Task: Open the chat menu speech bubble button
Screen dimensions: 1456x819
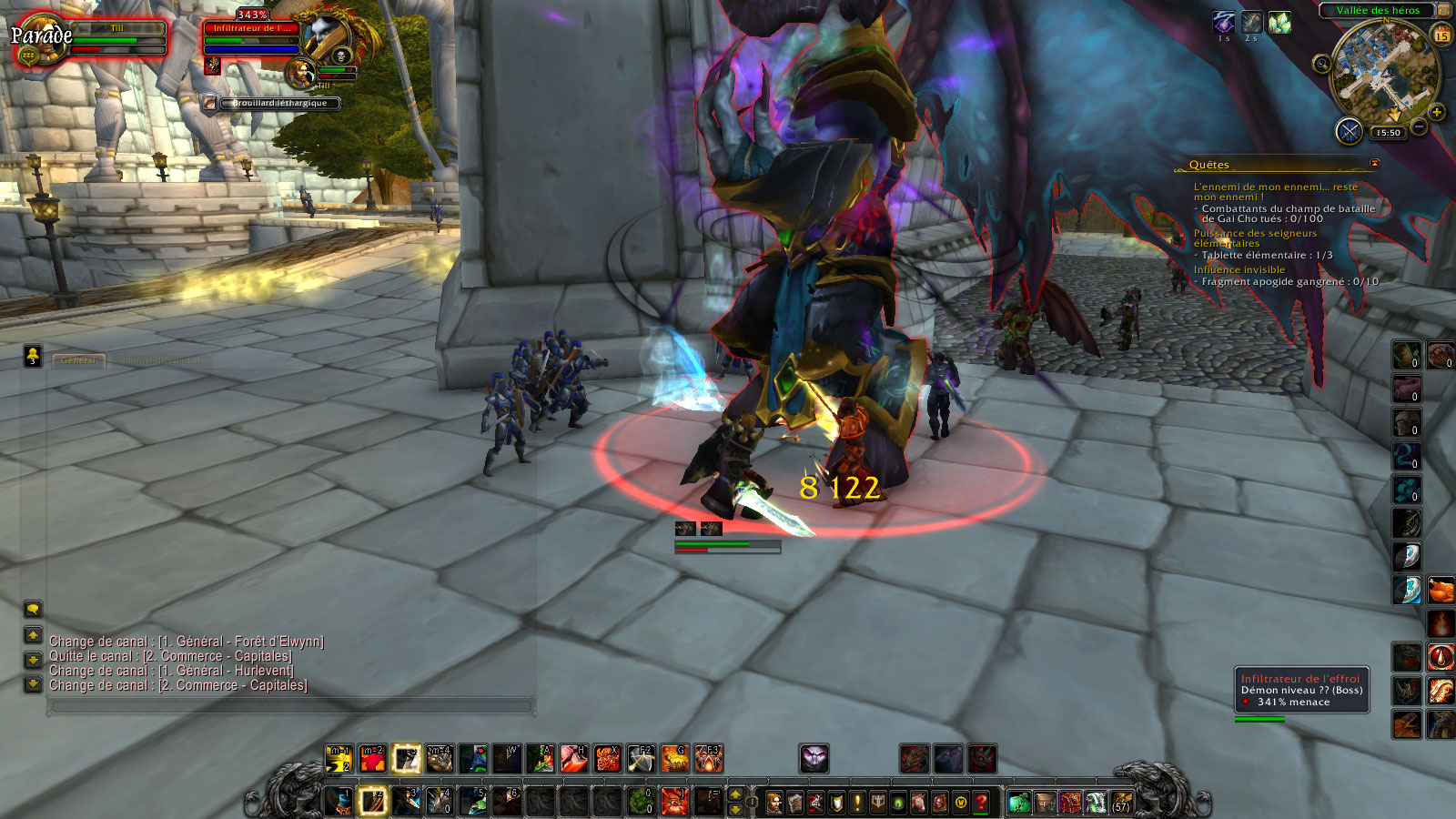Action: pos(33,609)
